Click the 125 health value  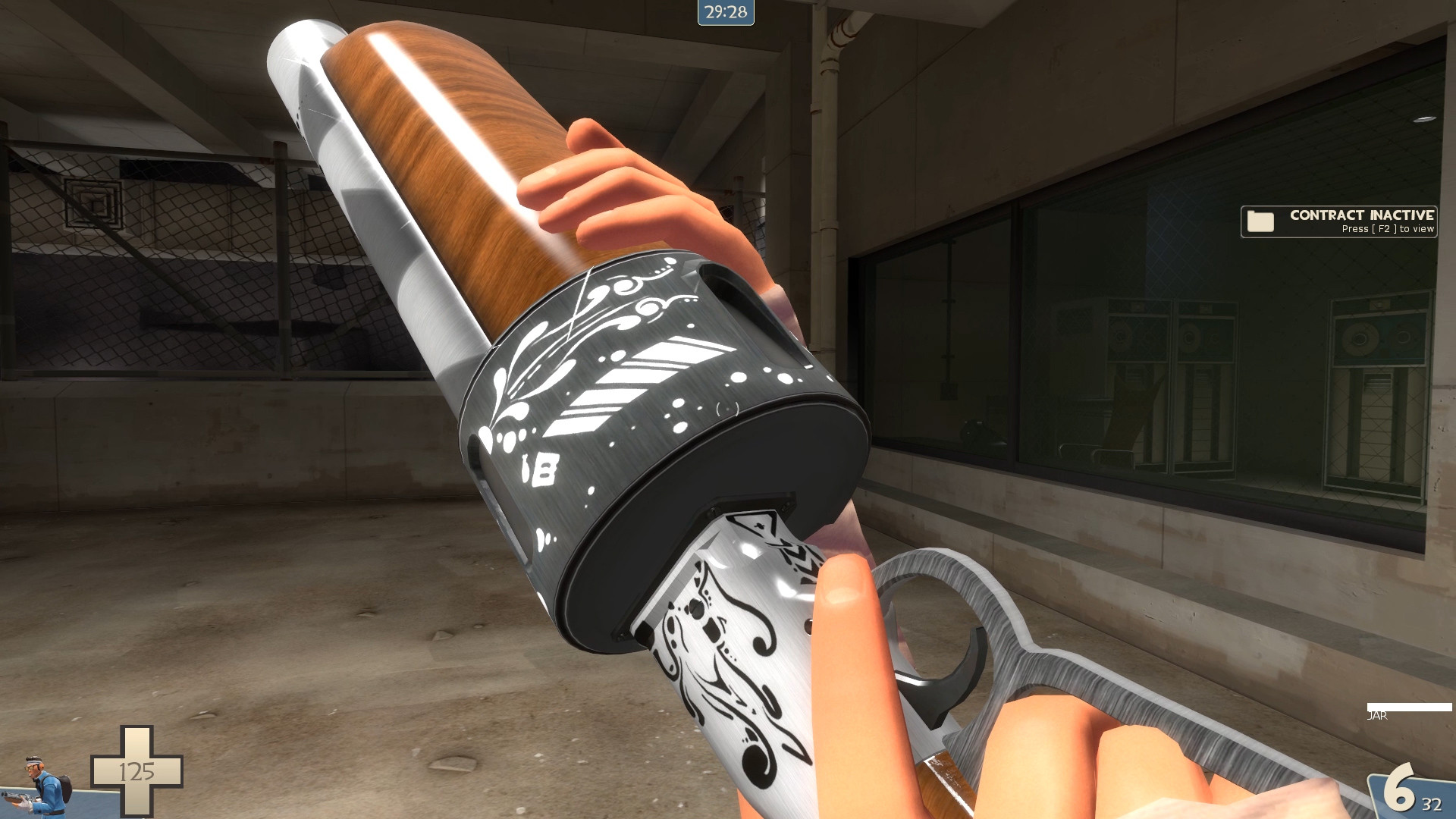click(x=135, y=770)
